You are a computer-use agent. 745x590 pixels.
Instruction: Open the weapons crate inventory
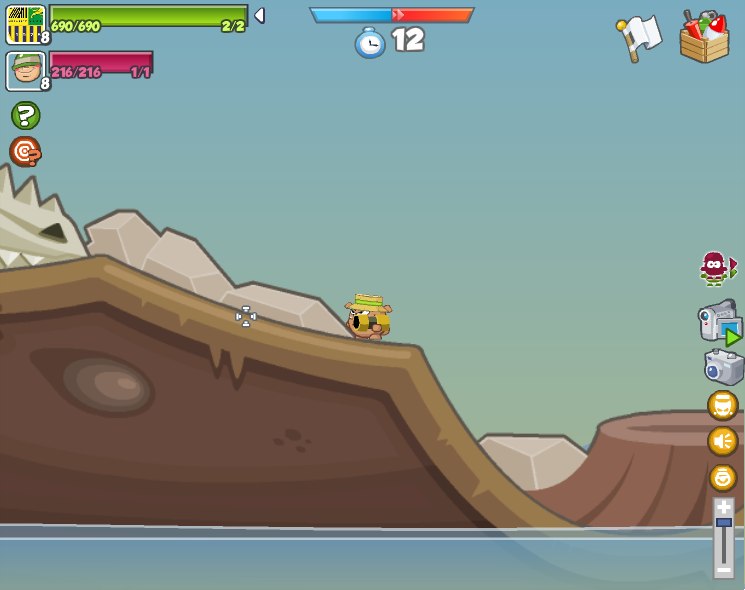[x=704, y=38]
